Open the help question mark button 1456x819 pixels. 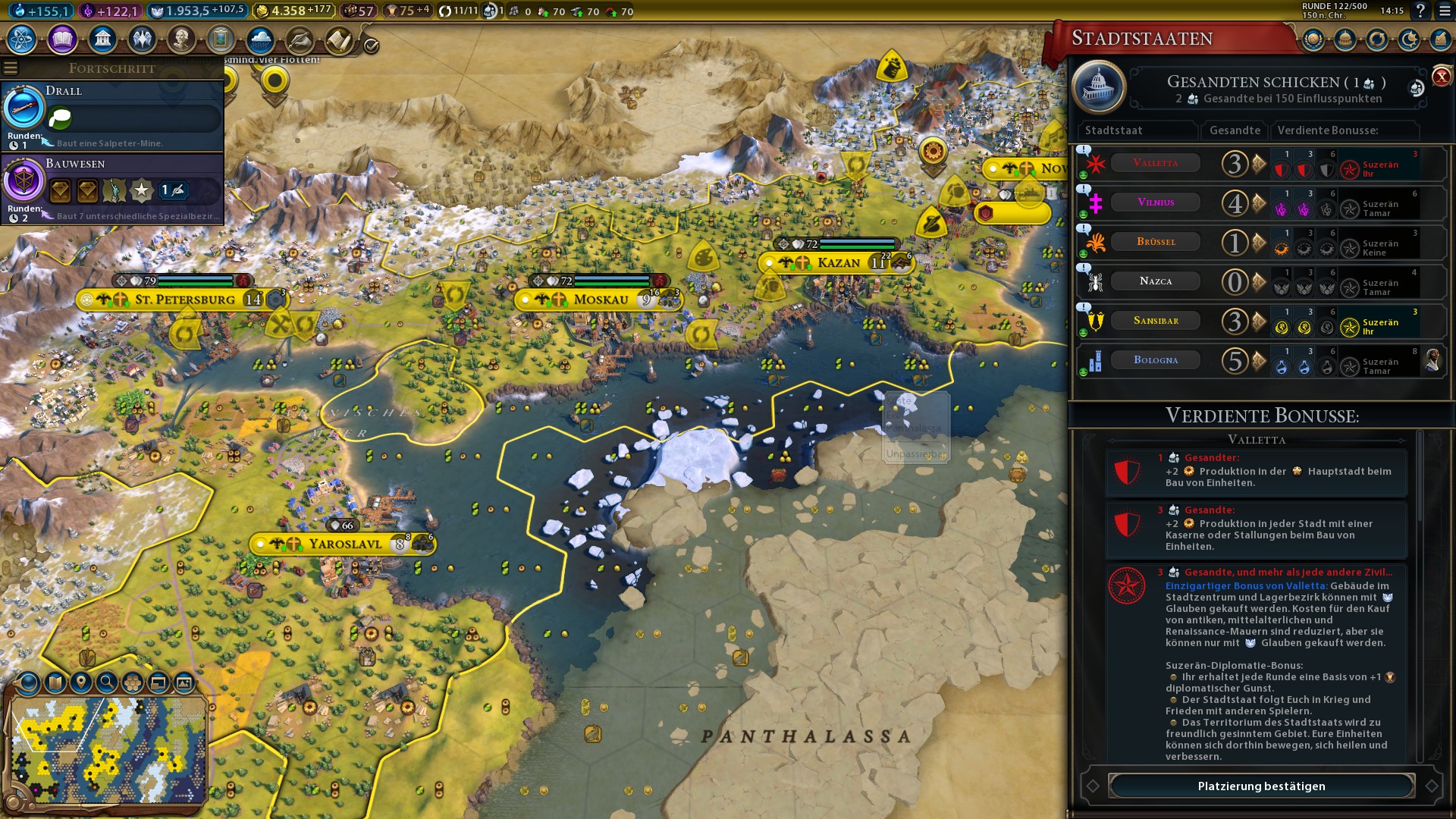click(x=1420, y=11)
